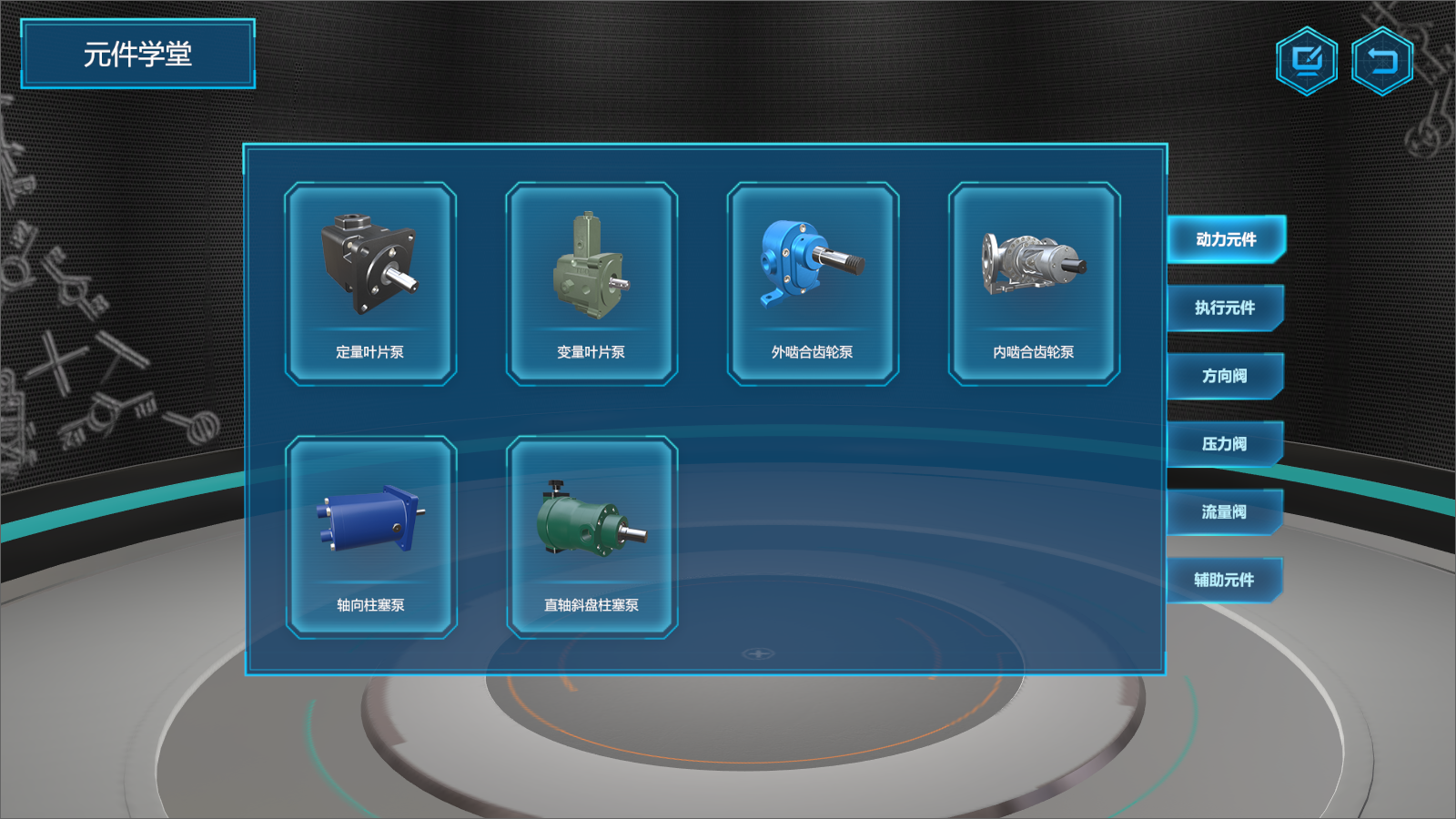
Task: Select the 内啮合齿轮泵 card
Action: (x=1034, y=283)
